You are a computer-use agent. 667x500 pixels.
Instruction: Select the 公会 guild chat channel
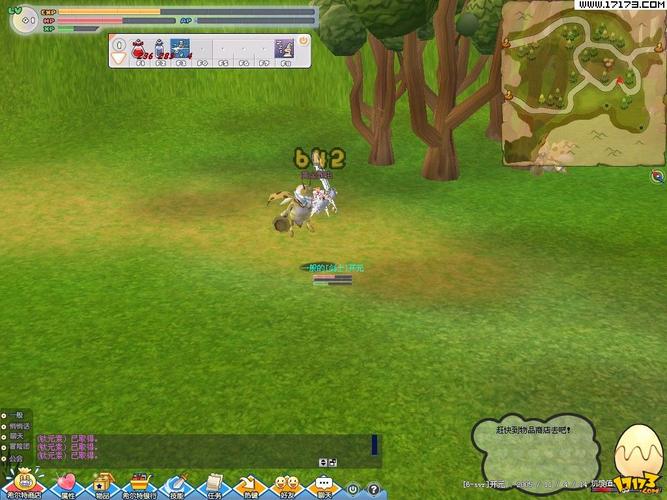point(15,458)
